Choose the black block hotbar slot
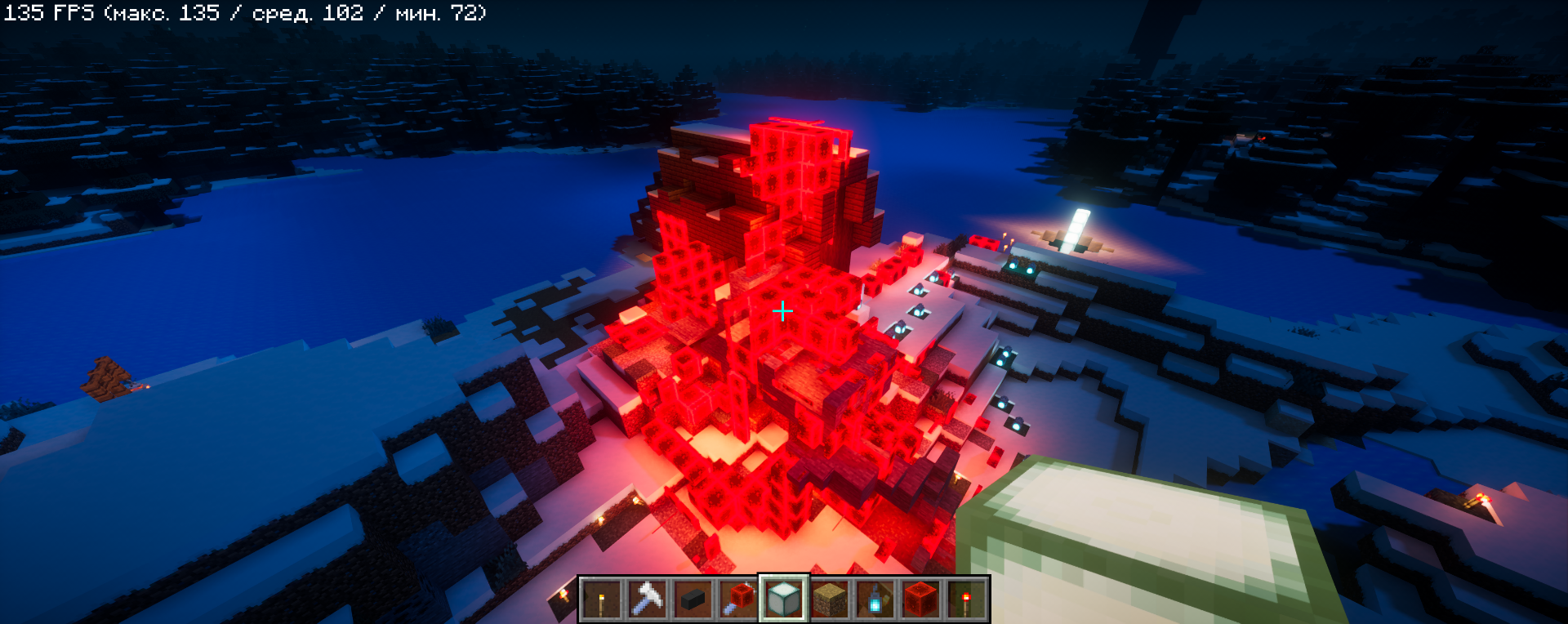The image size is (1568, 624). 693,599
